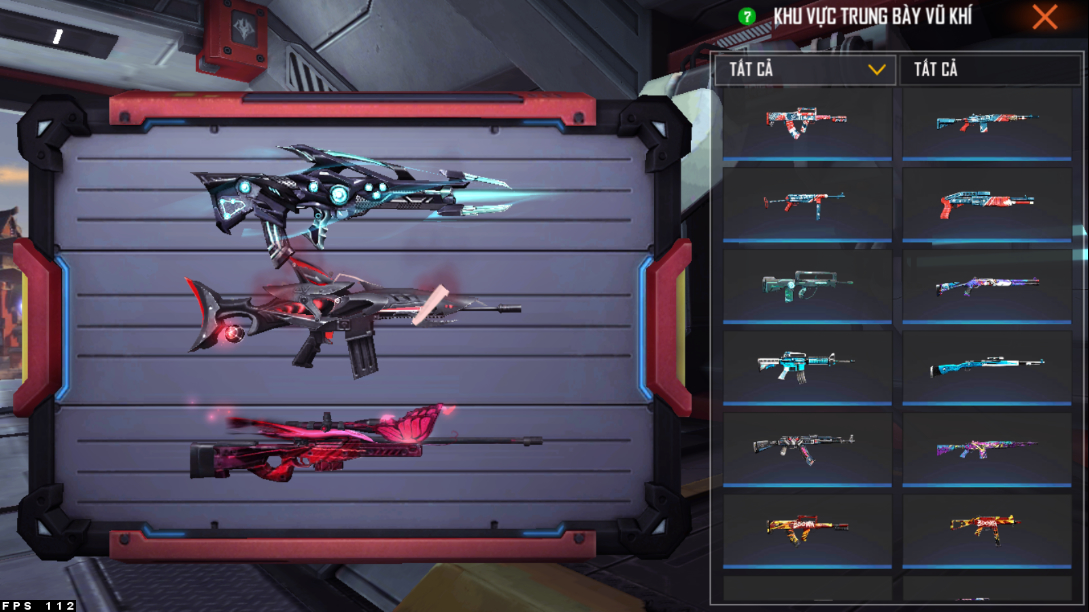This screenshot has height=612, width=1089.
Task: Open the green question mark help
Action: click(x=746, y=17)
